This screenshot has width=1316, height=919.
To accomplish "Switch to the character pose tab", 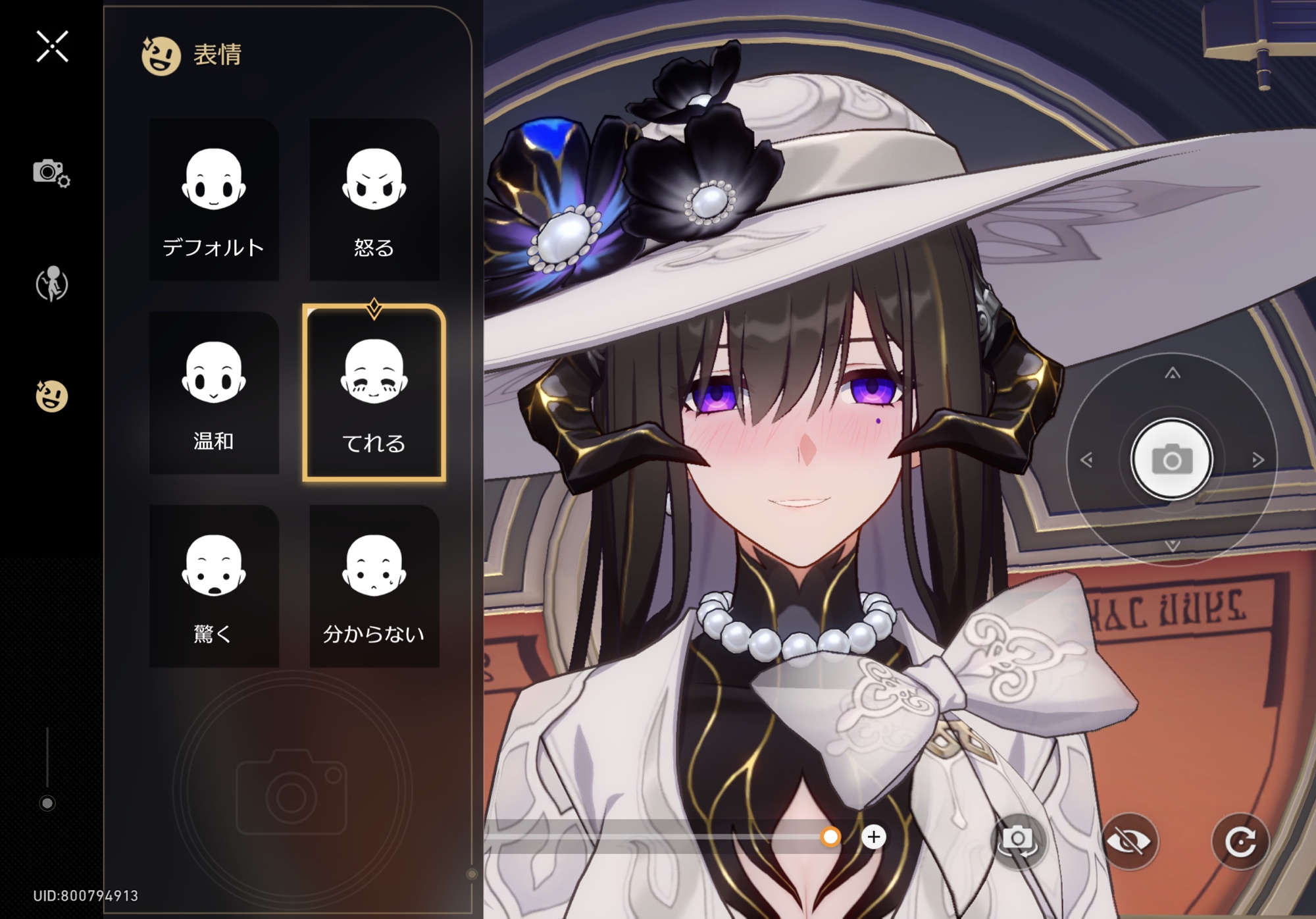I will pos(51,284).
